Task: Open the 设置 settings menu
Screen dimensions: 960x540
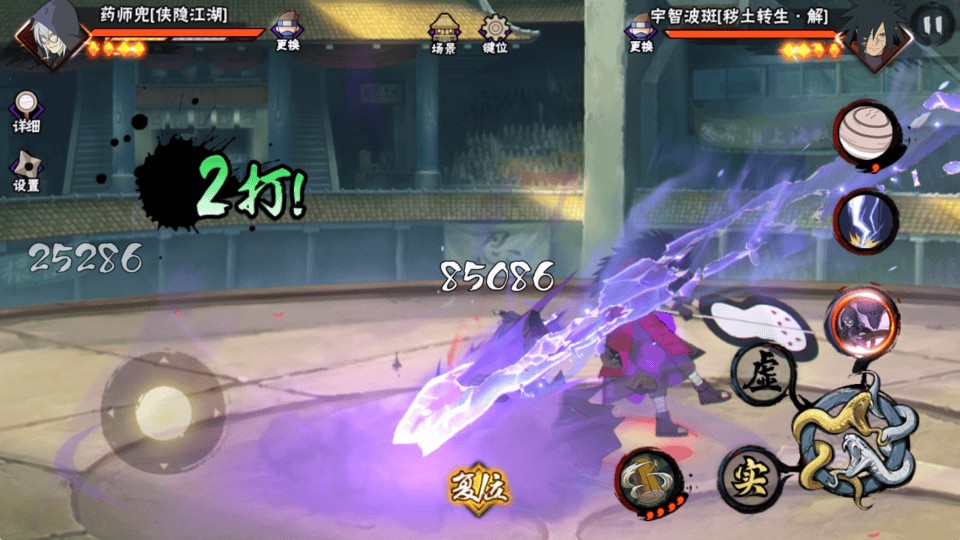Action: [x=26, y=170]
